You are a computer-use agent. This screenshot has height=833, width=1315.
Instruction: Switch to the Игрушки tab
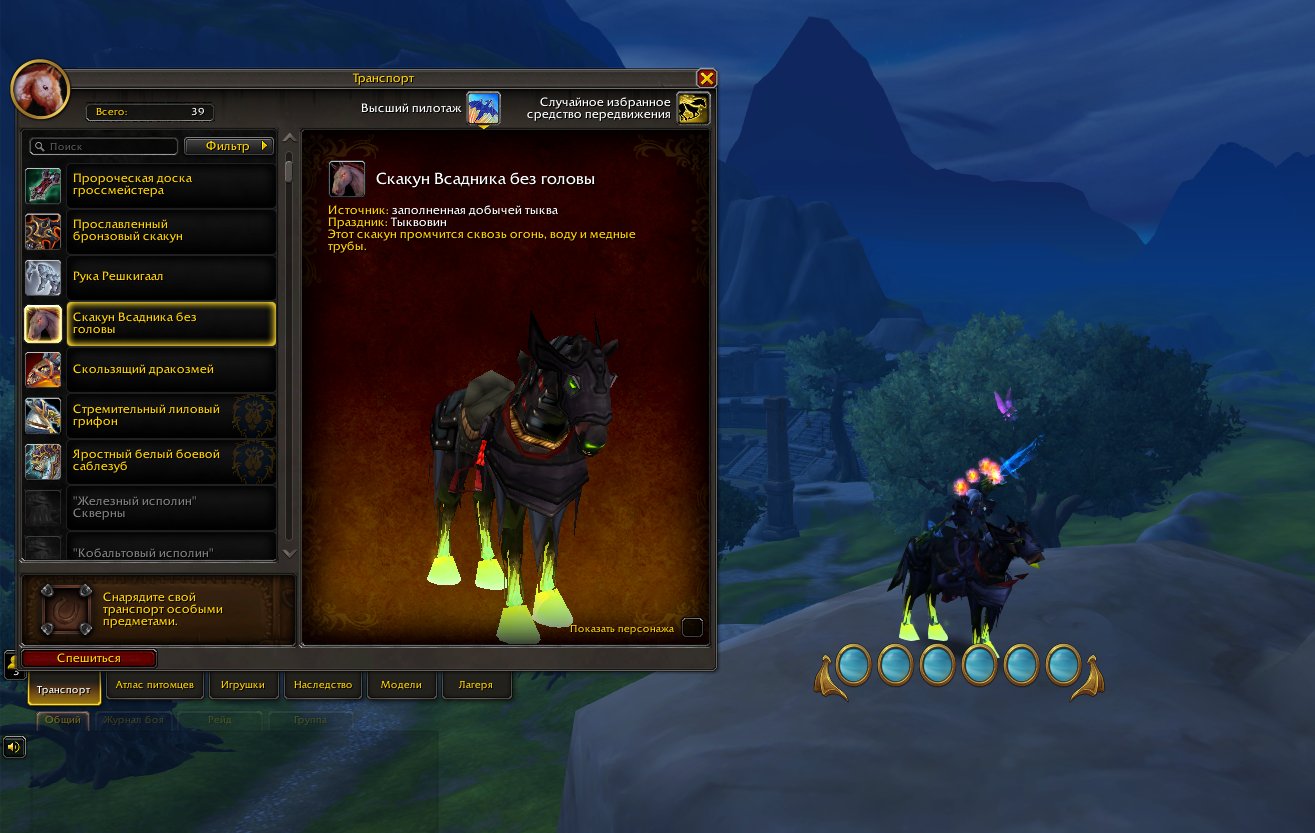click(x=241, y=685)
